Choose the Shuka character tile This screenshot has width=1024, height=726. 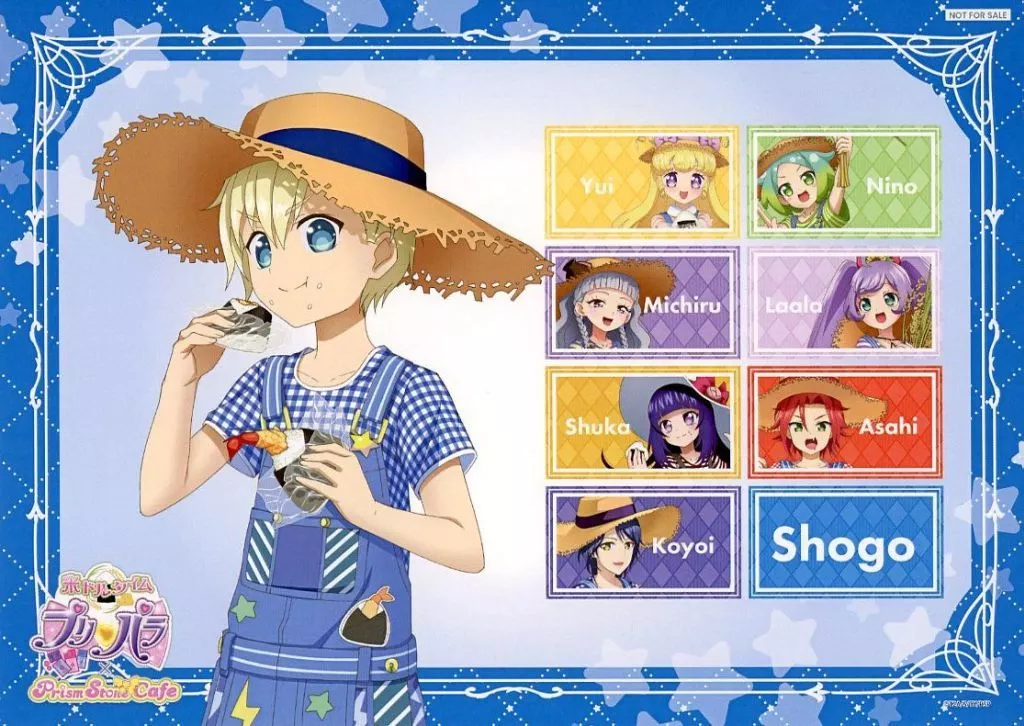[642, 422]
